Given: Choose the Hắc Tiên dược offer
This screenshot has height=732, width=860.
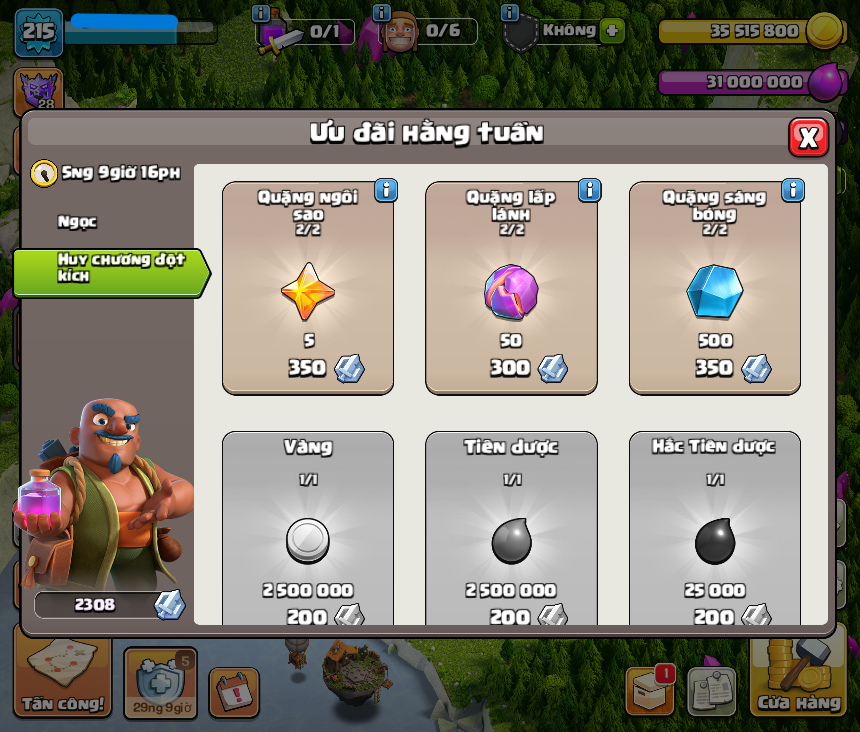Looking at the screenshot, I should click(x=714, y=529).
